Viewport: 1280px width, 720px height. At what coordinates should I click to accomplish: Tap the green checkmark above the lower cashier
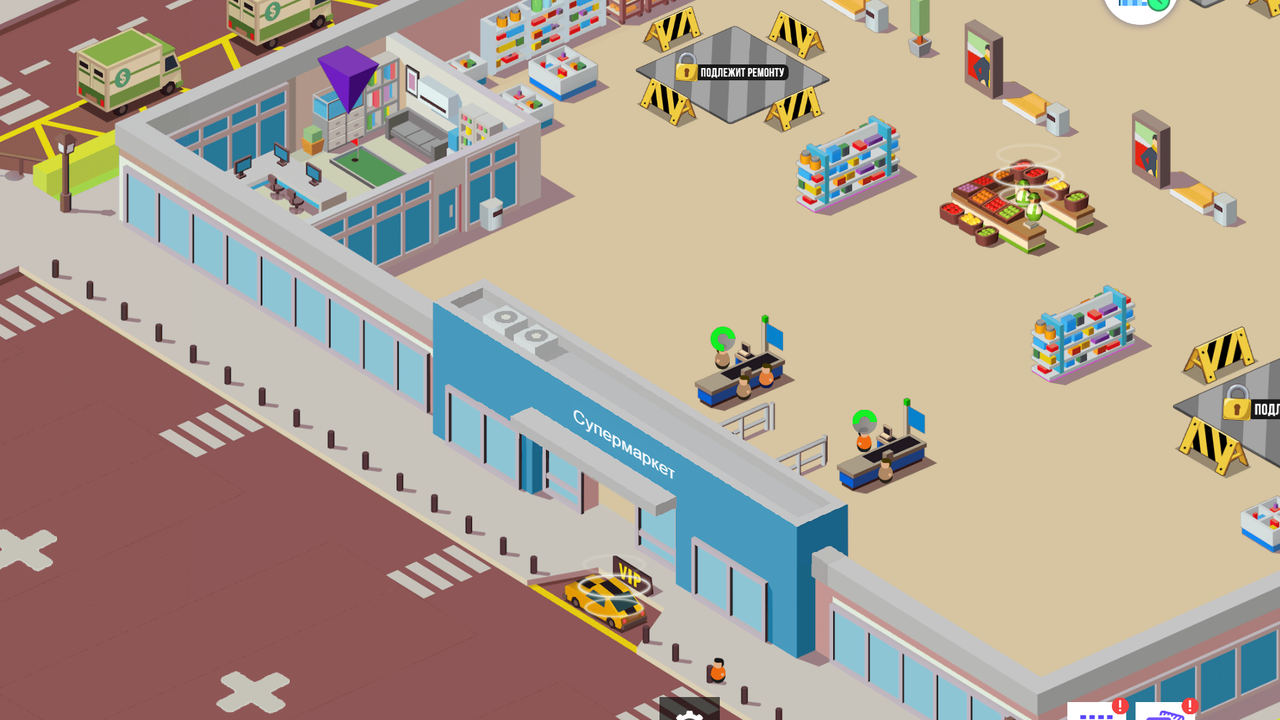[862, 419]
